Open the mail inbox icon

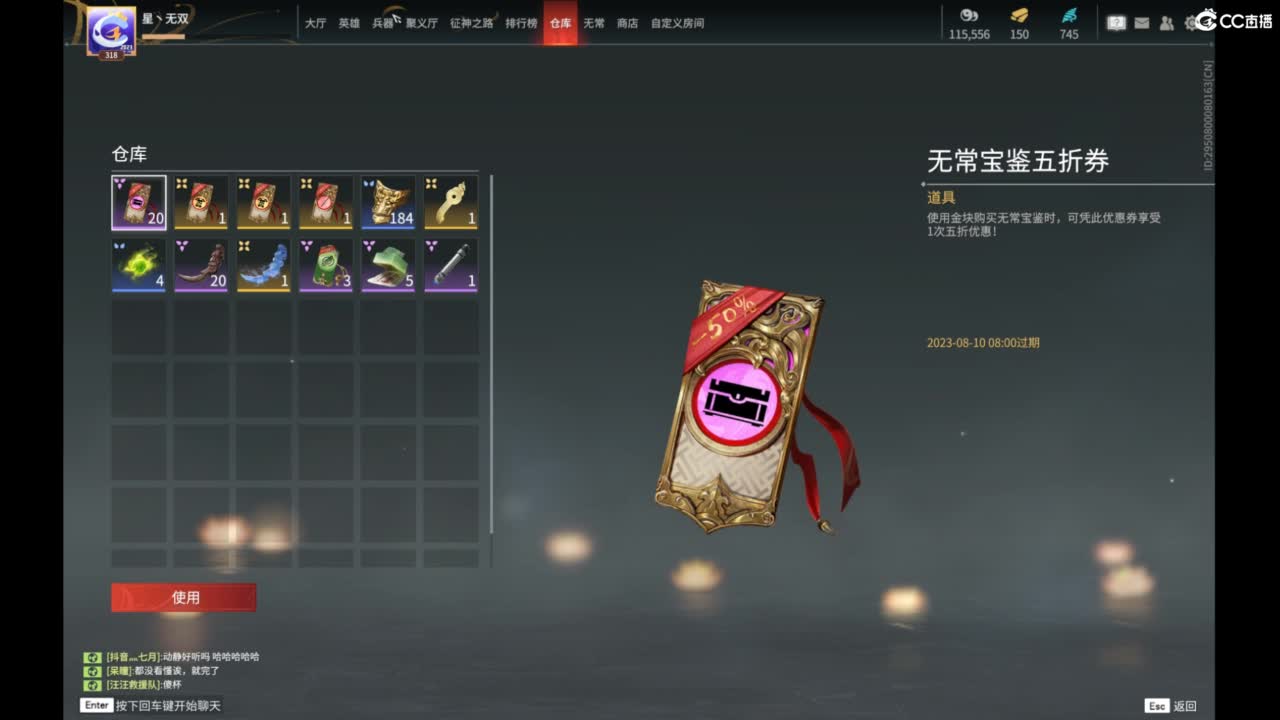(1141, 22)
